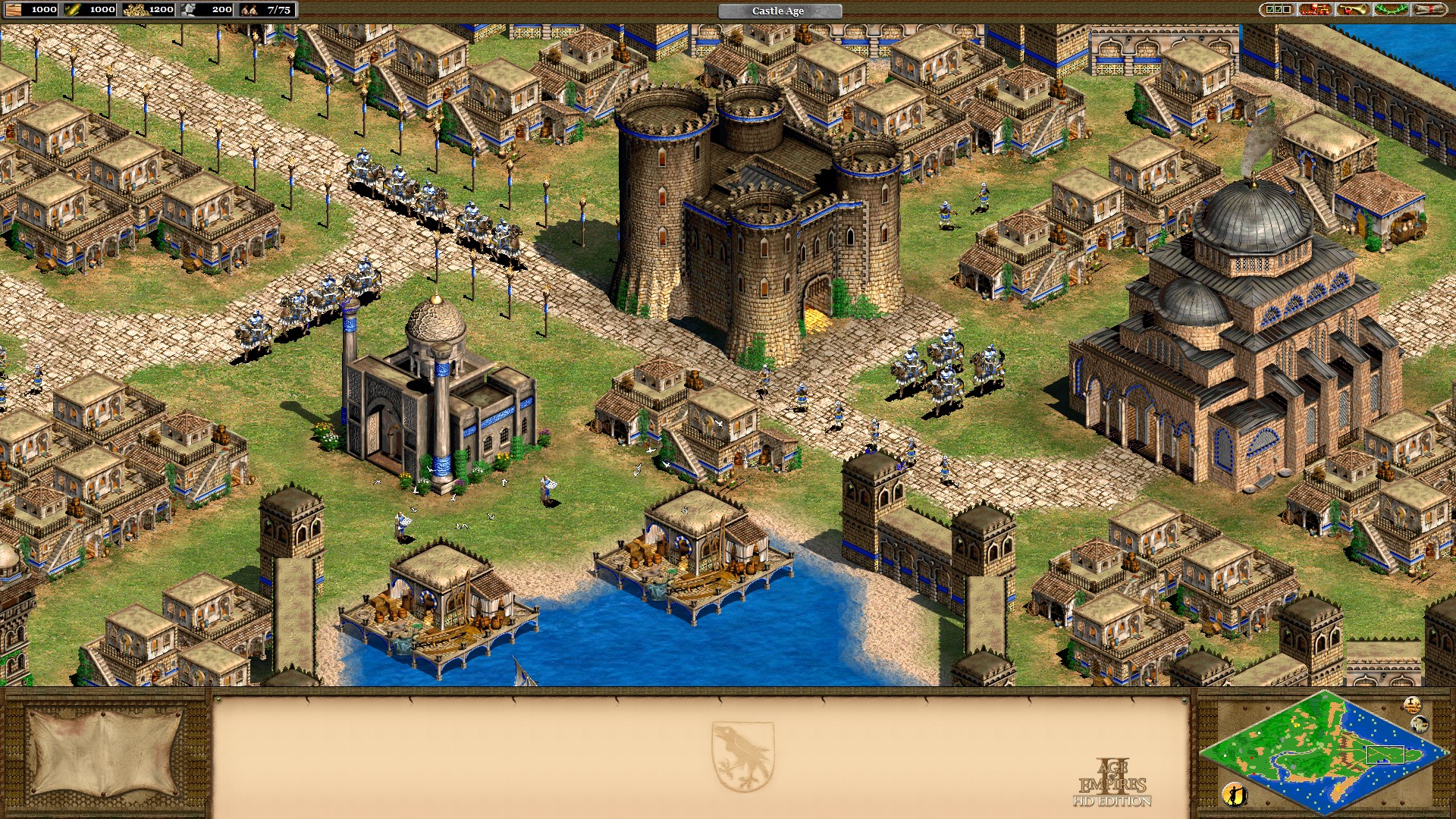Toggle the first checked score box

point(1269,10)
